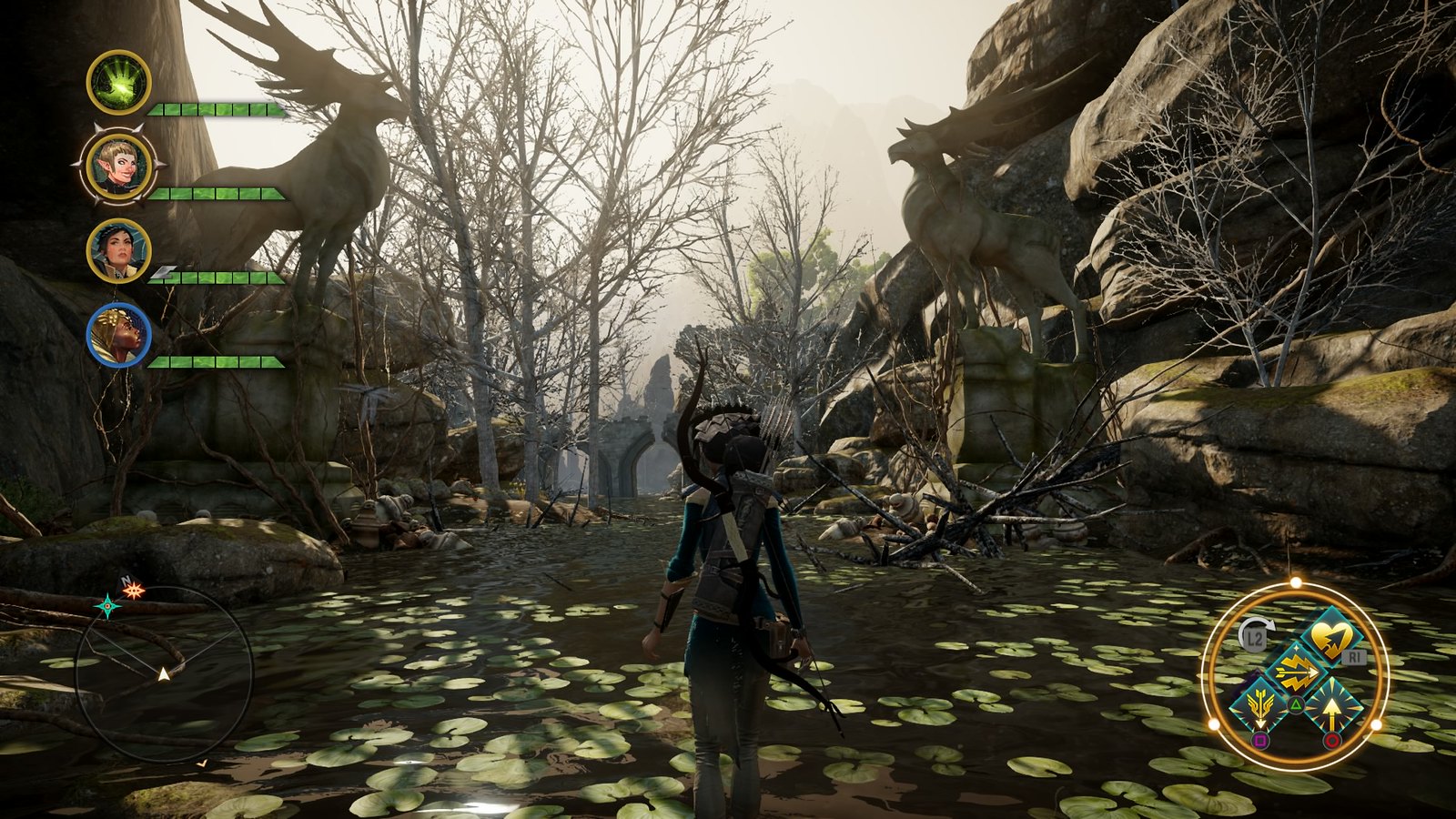Click the purple square button prompt
Image resolution: width=1456 pixels, height=819 pixels.
(1259, 741)
